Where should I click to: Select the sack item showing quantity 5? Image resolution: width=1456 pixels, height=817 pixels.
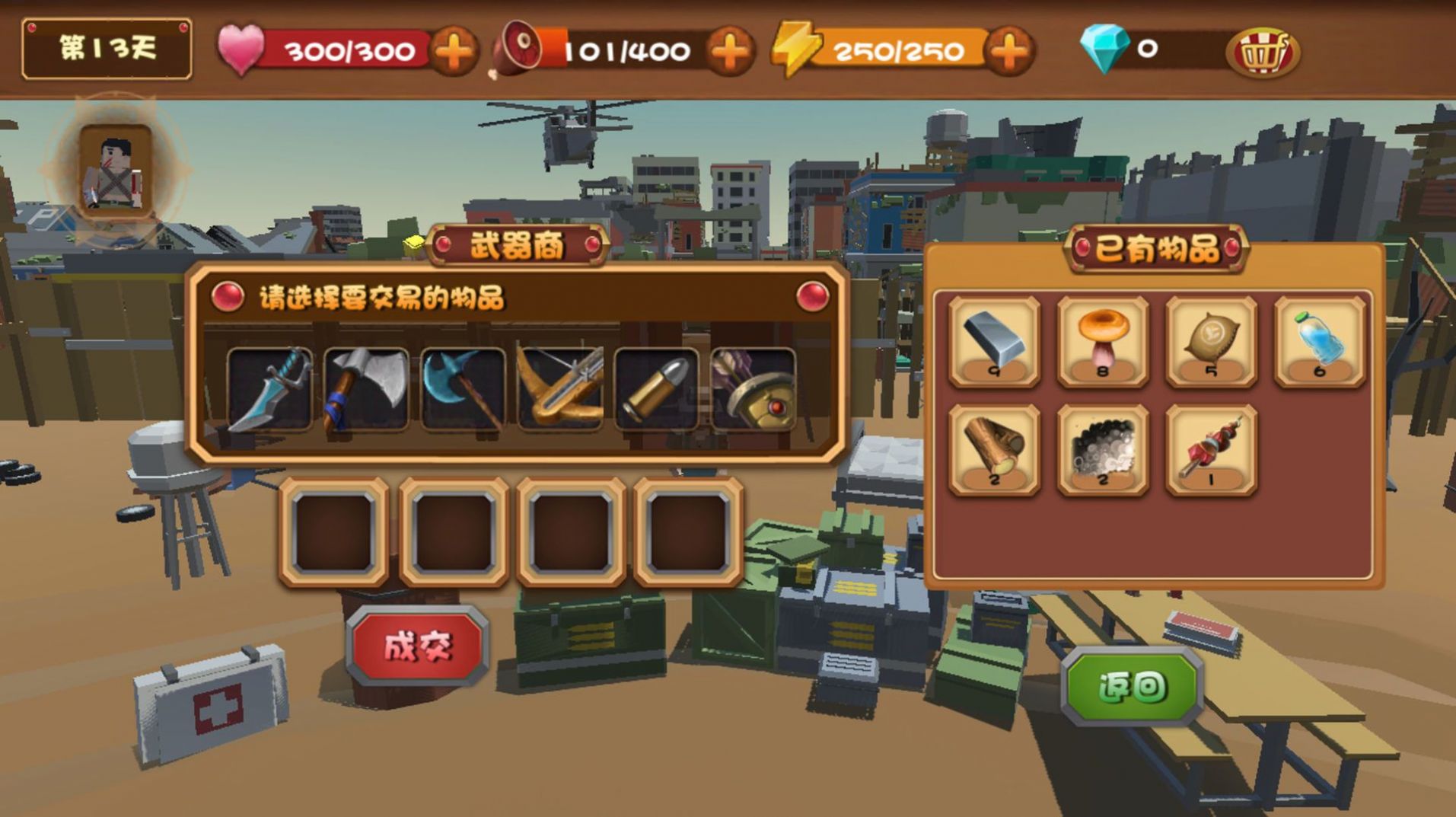(x=1209, y=343)
